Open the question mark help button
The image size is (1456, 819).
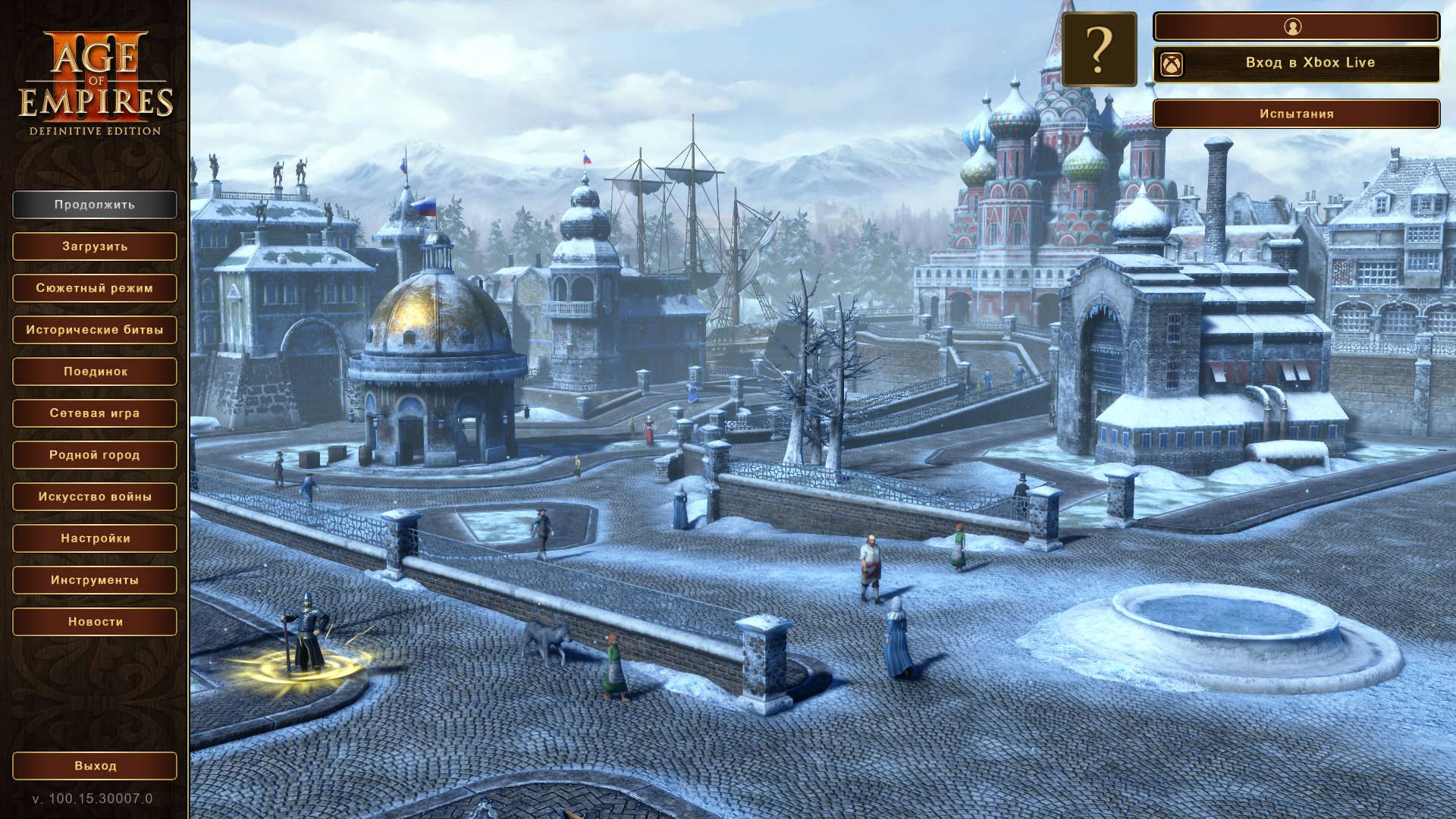coord(1099,49)
